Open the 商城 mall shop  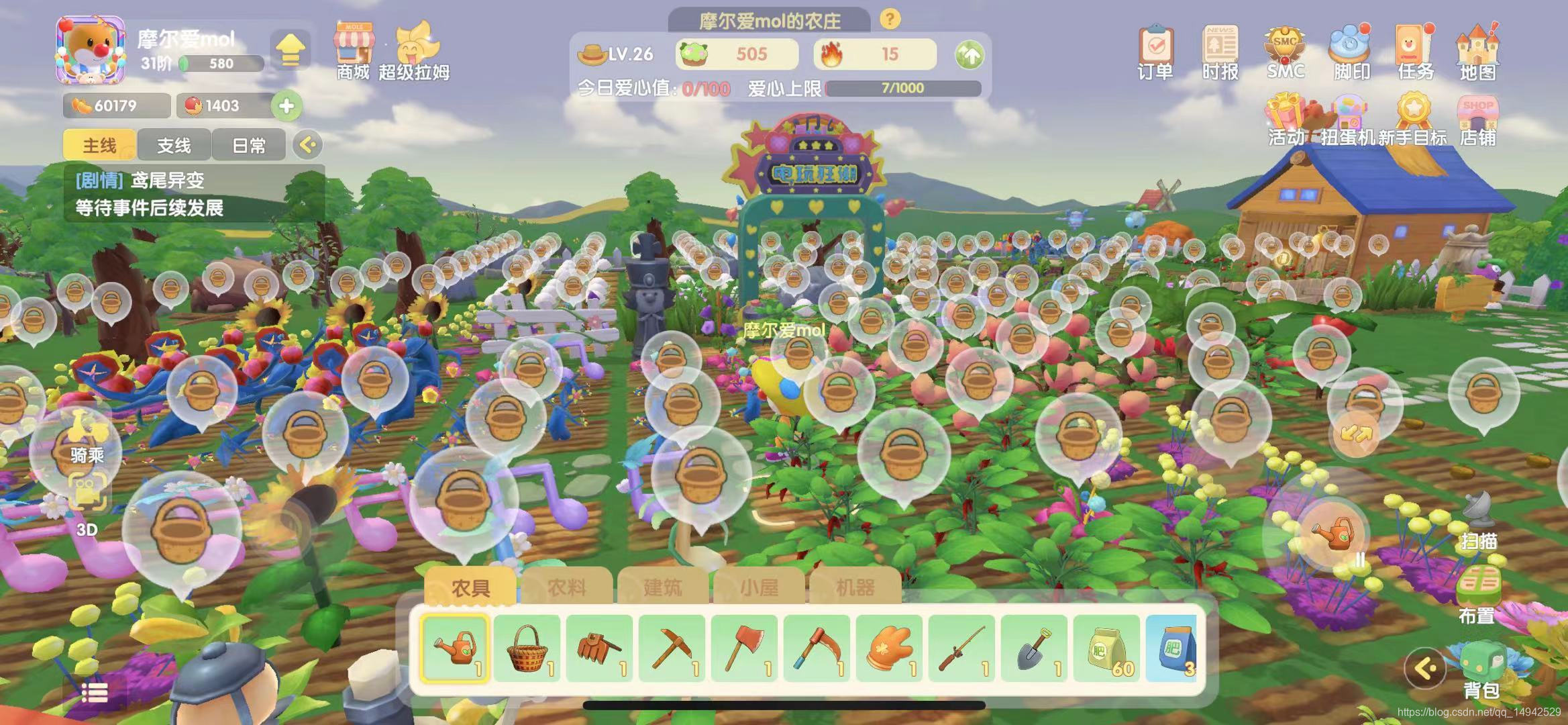tap(354, 52)
